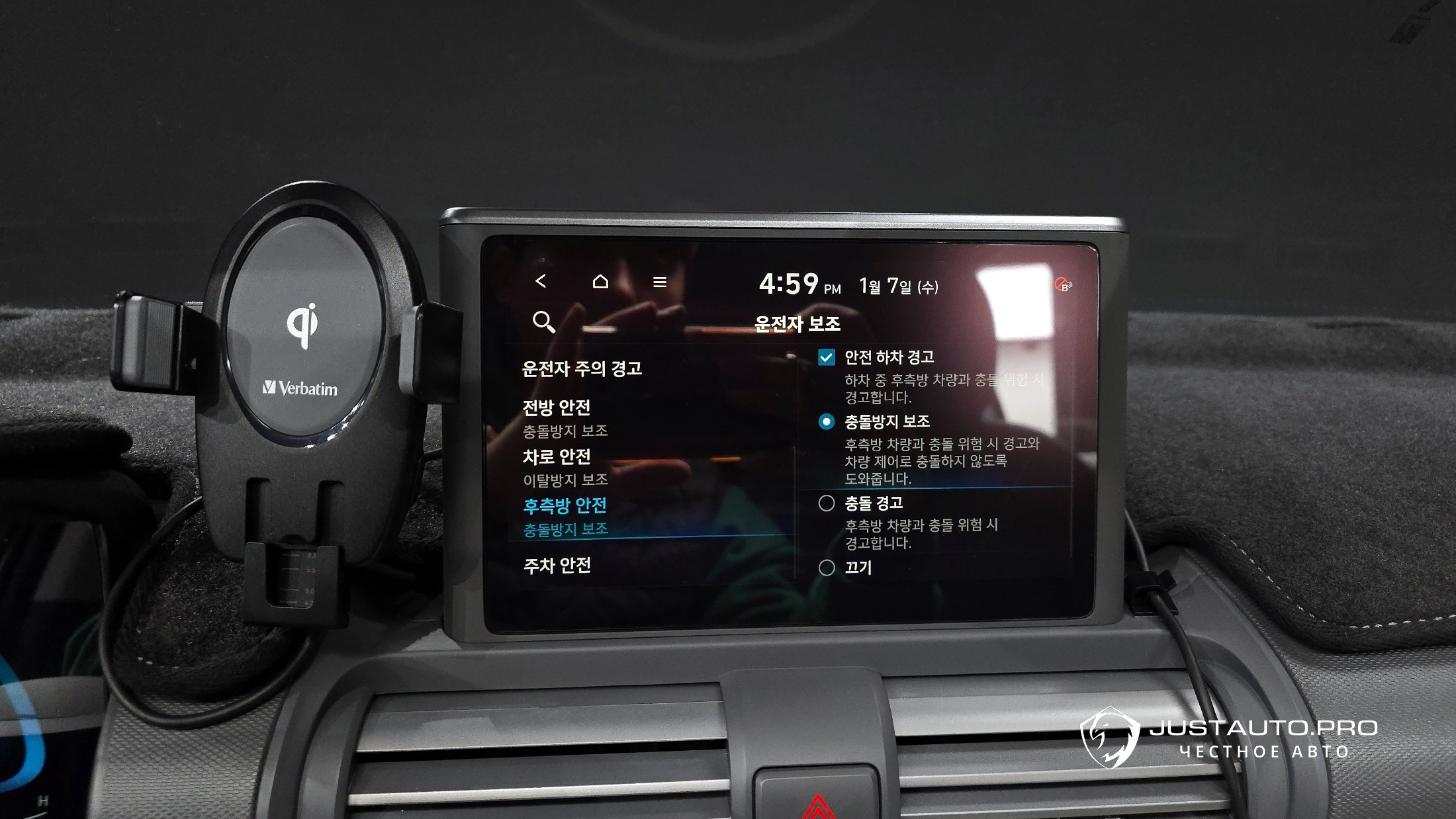Image resolution: width=1456 pixels, height=819 pixels.
Task: Open the magnifying glass search
Action: click(x=543, y=322)
